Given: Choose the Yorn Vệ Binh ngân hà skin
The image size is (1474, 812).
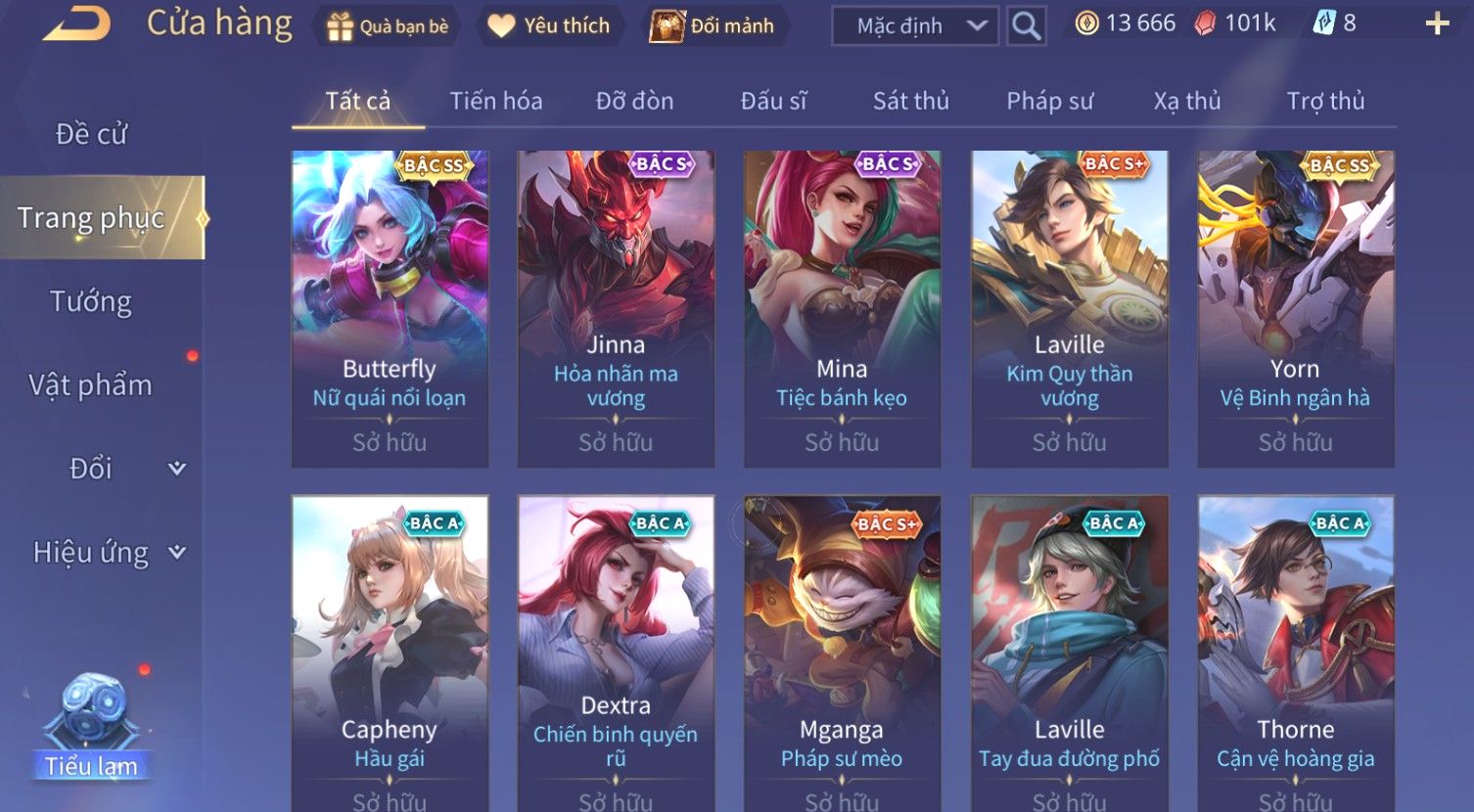Looking at the screenshot, I should (1295, 308).
